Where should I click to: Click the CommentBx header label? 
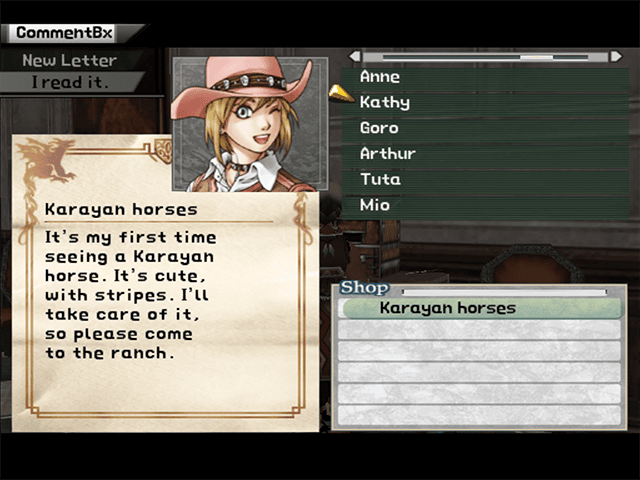click(64, 33)
